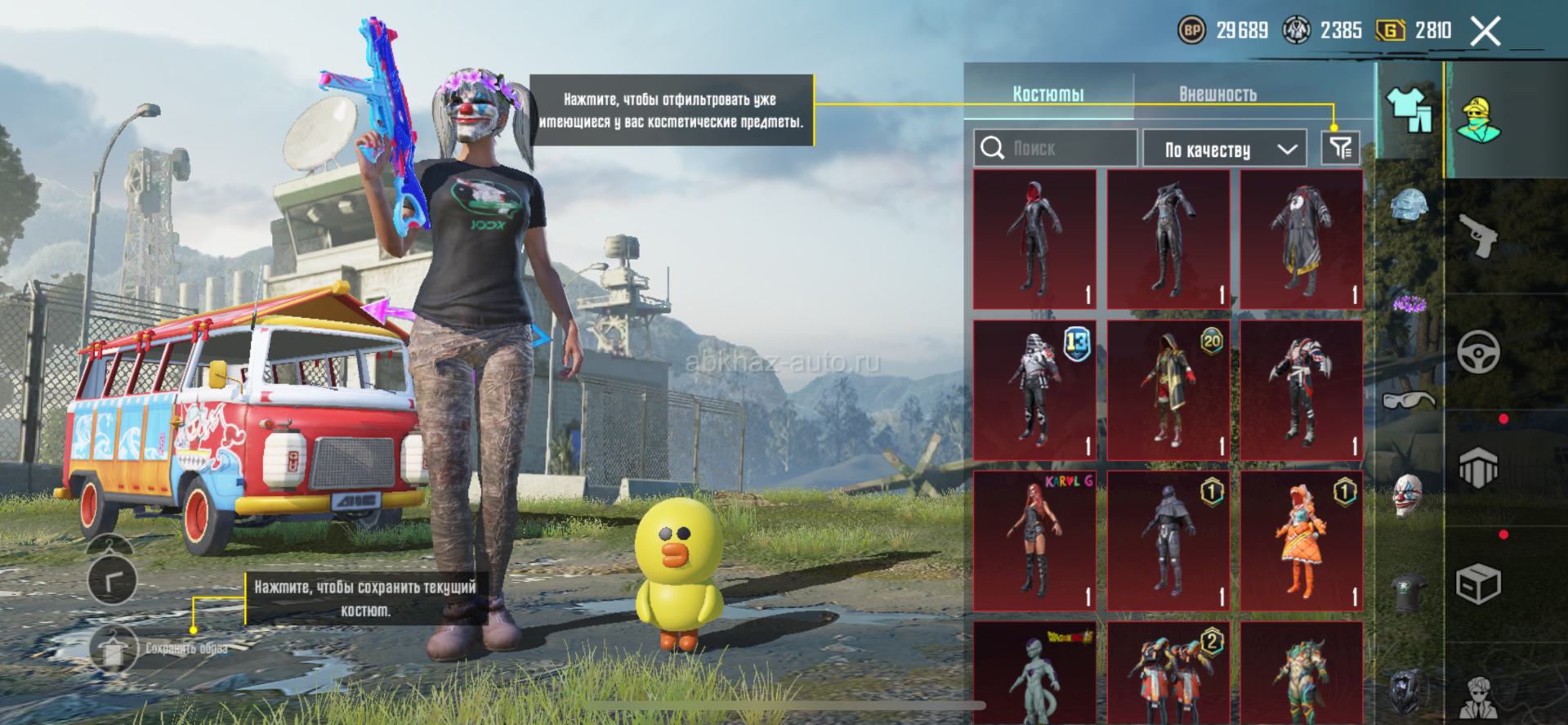This screenshot has height=725, width=1568.
Task: Pick the hooded costume with badge 20
Action: click(x=1168, y=390)
